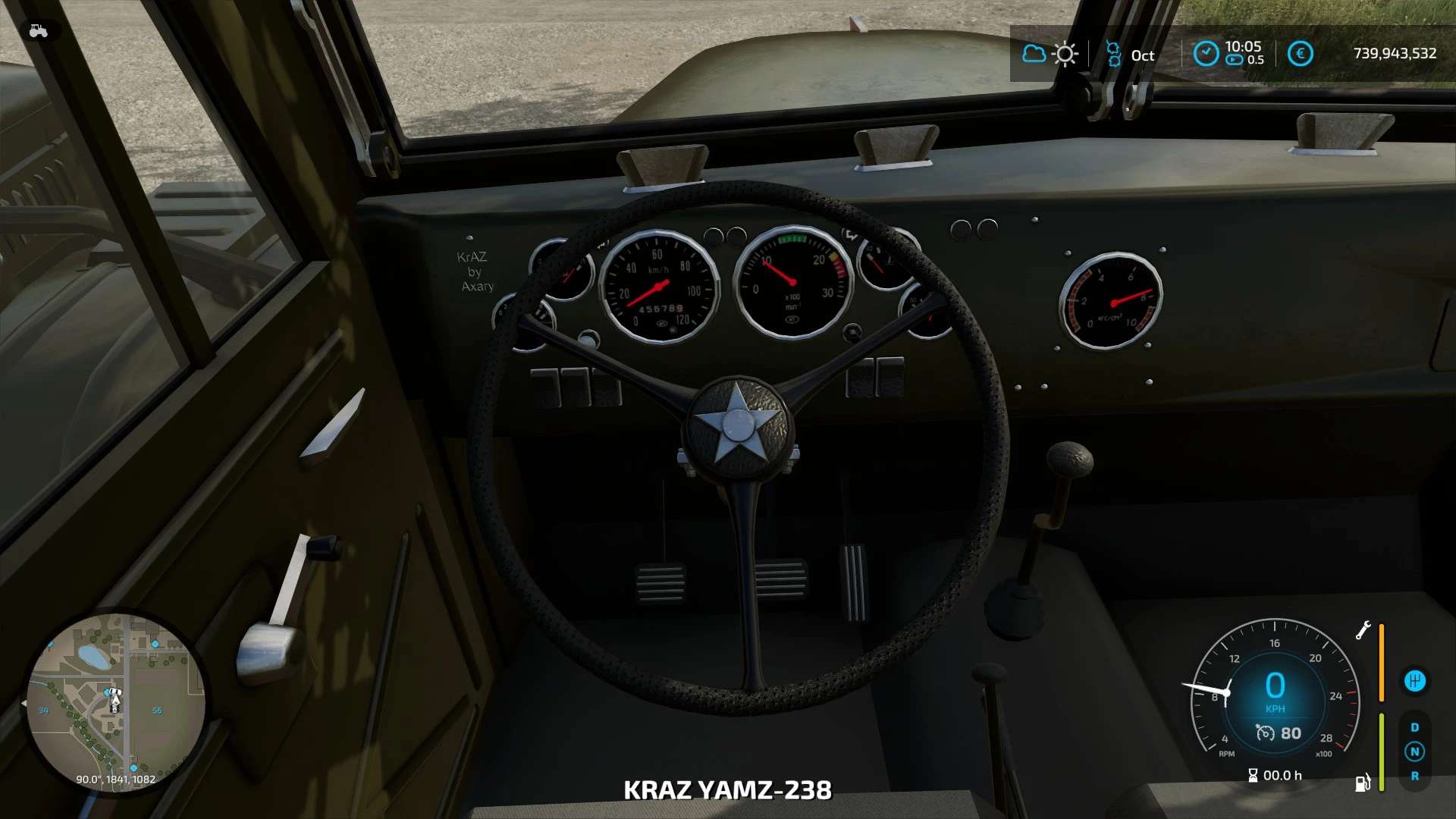The height and width of the screenshot is (819, 1456).
Task: Click the euro money icon
Action: point(1300,54)
